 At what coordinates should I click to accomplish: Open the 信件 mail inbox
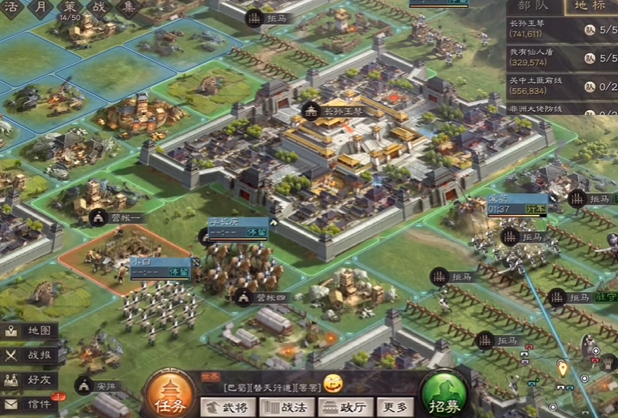[29, 404]
